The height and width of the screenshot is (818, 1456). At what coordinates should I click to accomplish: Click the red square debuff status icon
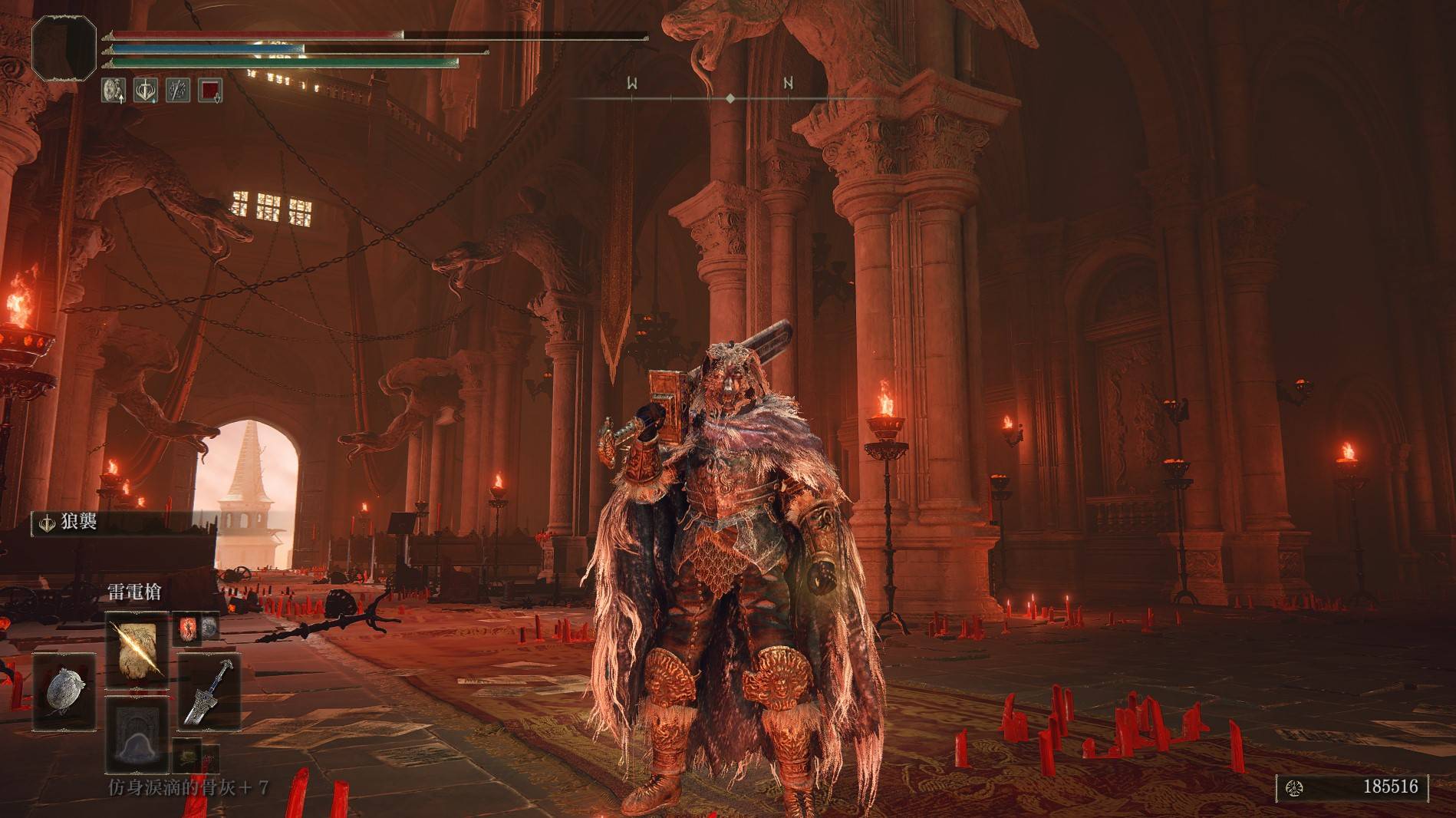point(210,90)
